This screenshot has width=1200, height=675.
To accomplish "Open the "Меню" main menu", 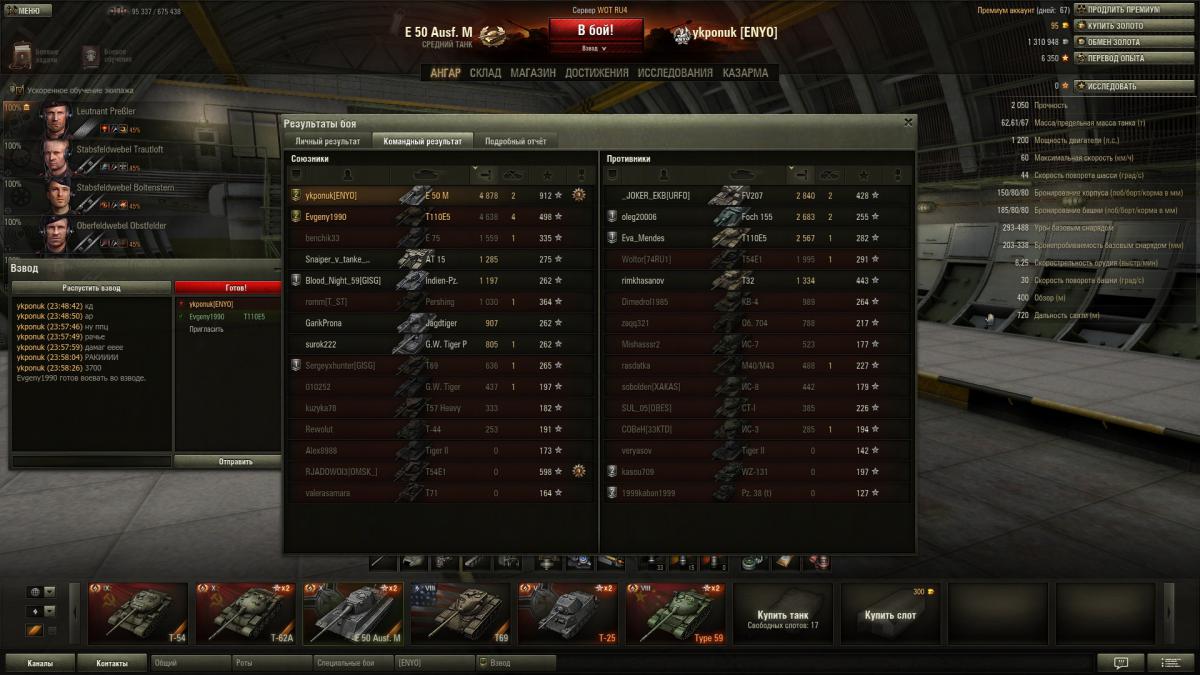I will [27, 11].
